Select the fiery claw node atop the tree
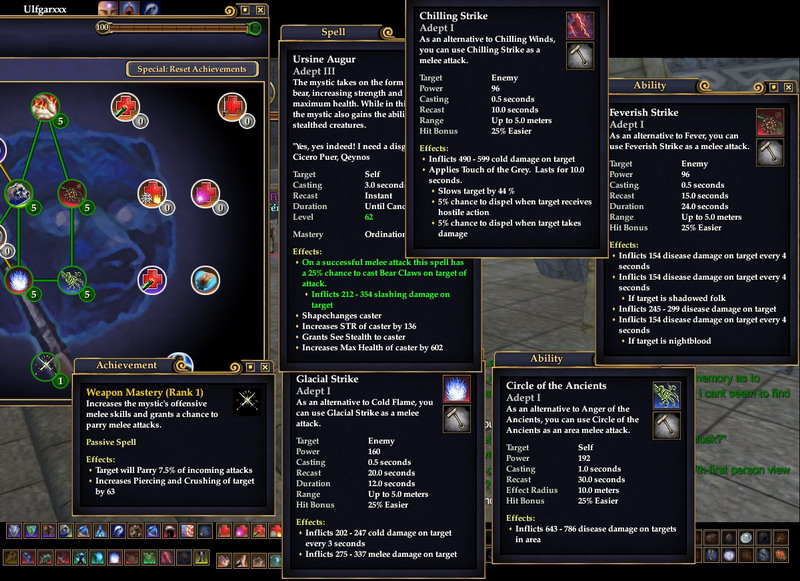 tap(43, 104)
